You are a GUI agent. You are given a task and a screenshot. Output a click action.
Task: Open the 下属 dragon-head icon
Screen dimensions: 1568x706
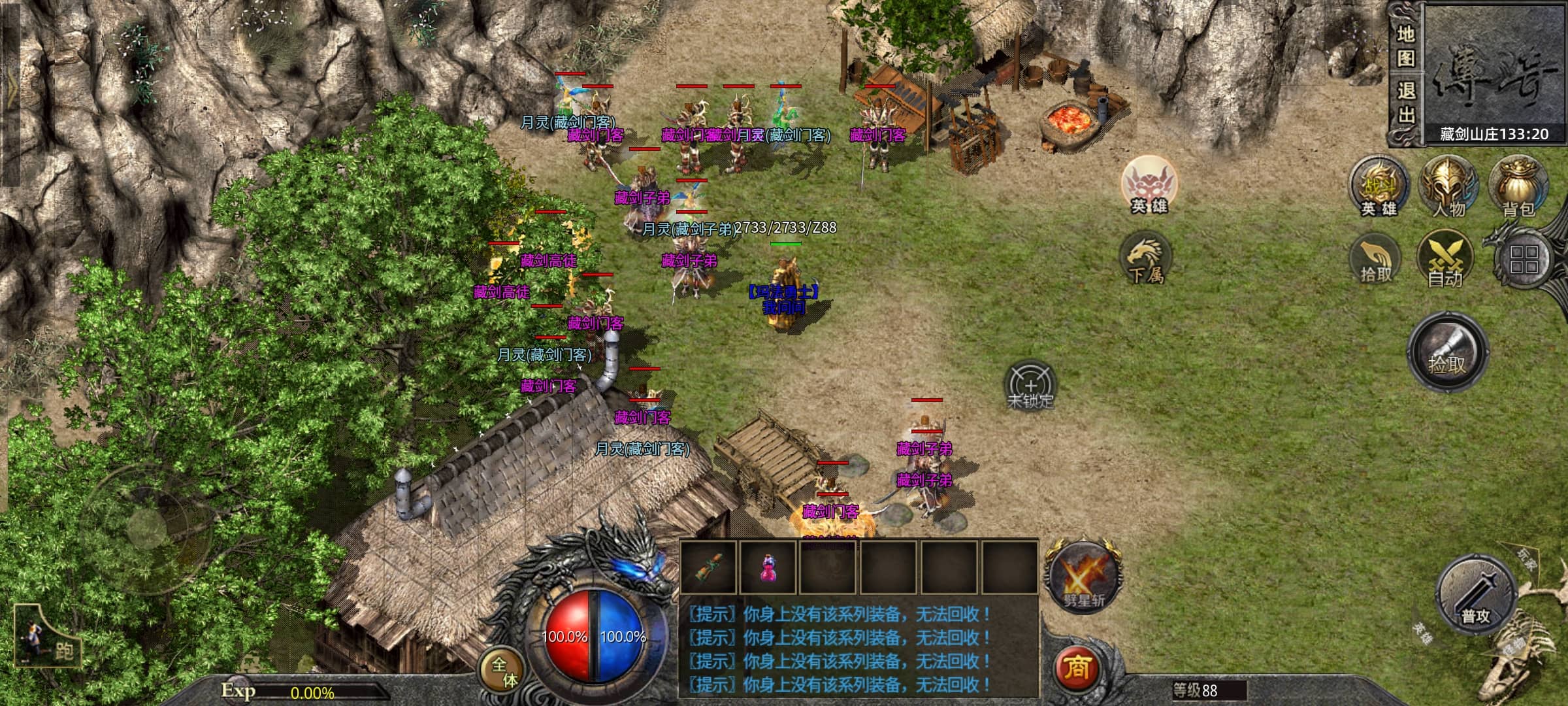(x=1145, y=260)
